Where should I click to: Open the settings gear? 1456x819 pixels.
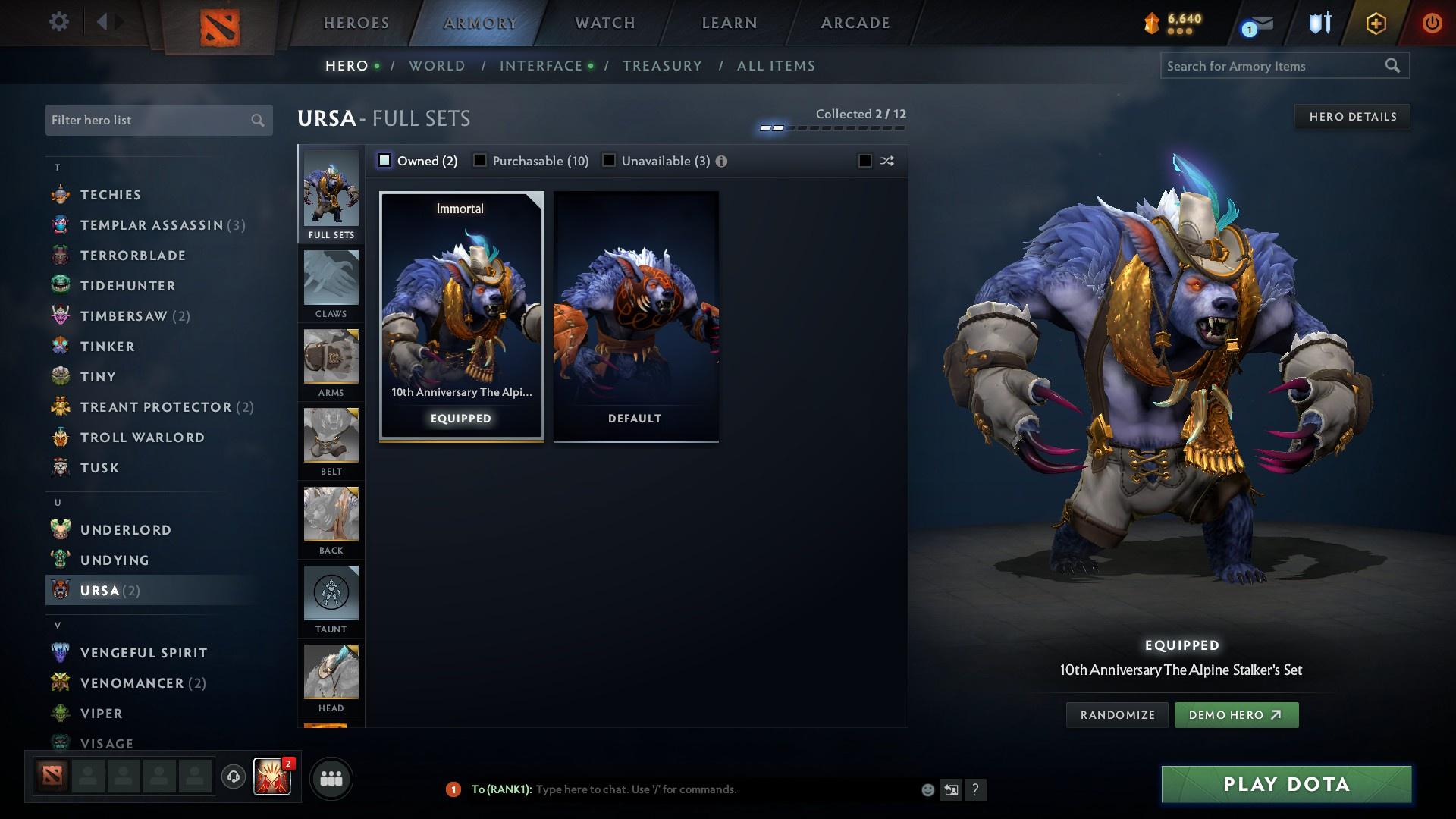[58, 22]
